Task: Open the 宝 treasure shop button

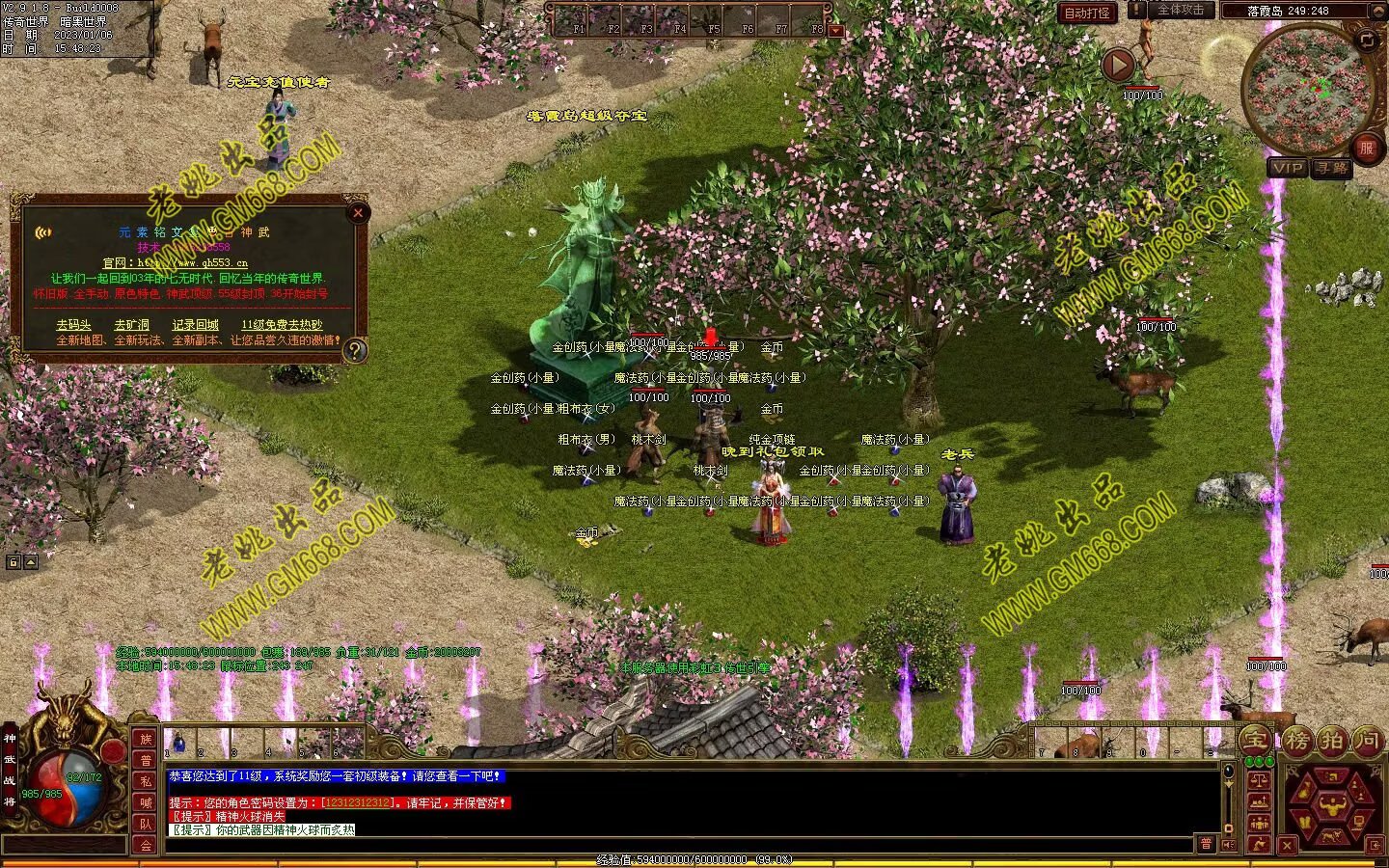Action: click(x=1256, y=741)
